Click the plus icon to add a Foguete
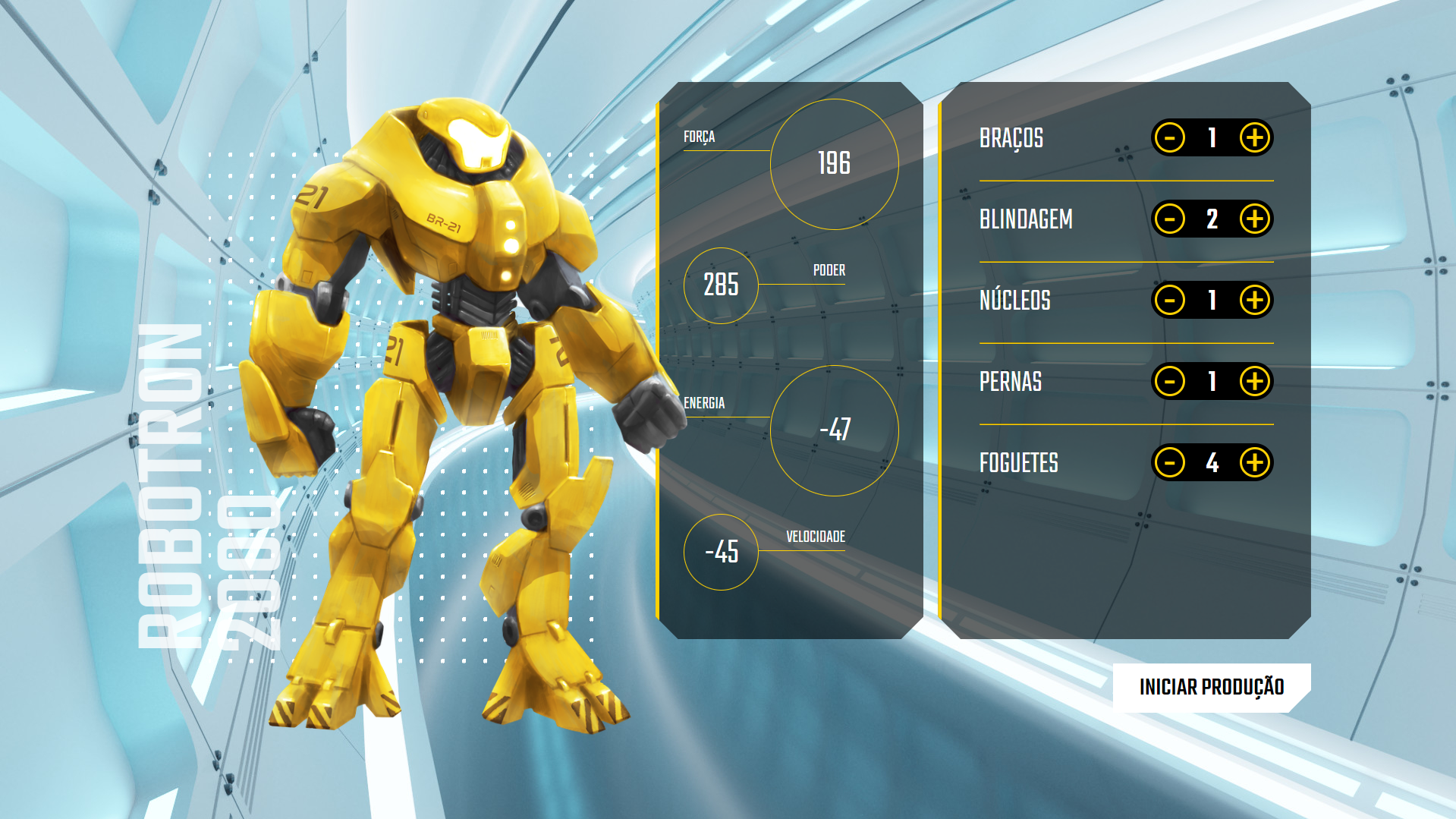 [1256, 462]
